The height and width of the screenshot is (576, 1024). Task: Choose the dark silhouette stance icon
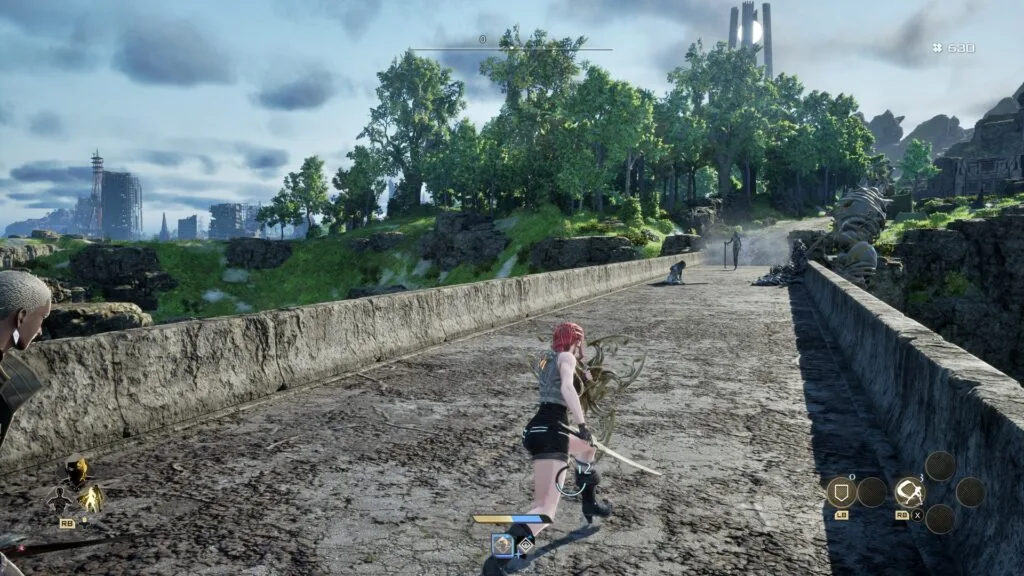pos(60,499)
